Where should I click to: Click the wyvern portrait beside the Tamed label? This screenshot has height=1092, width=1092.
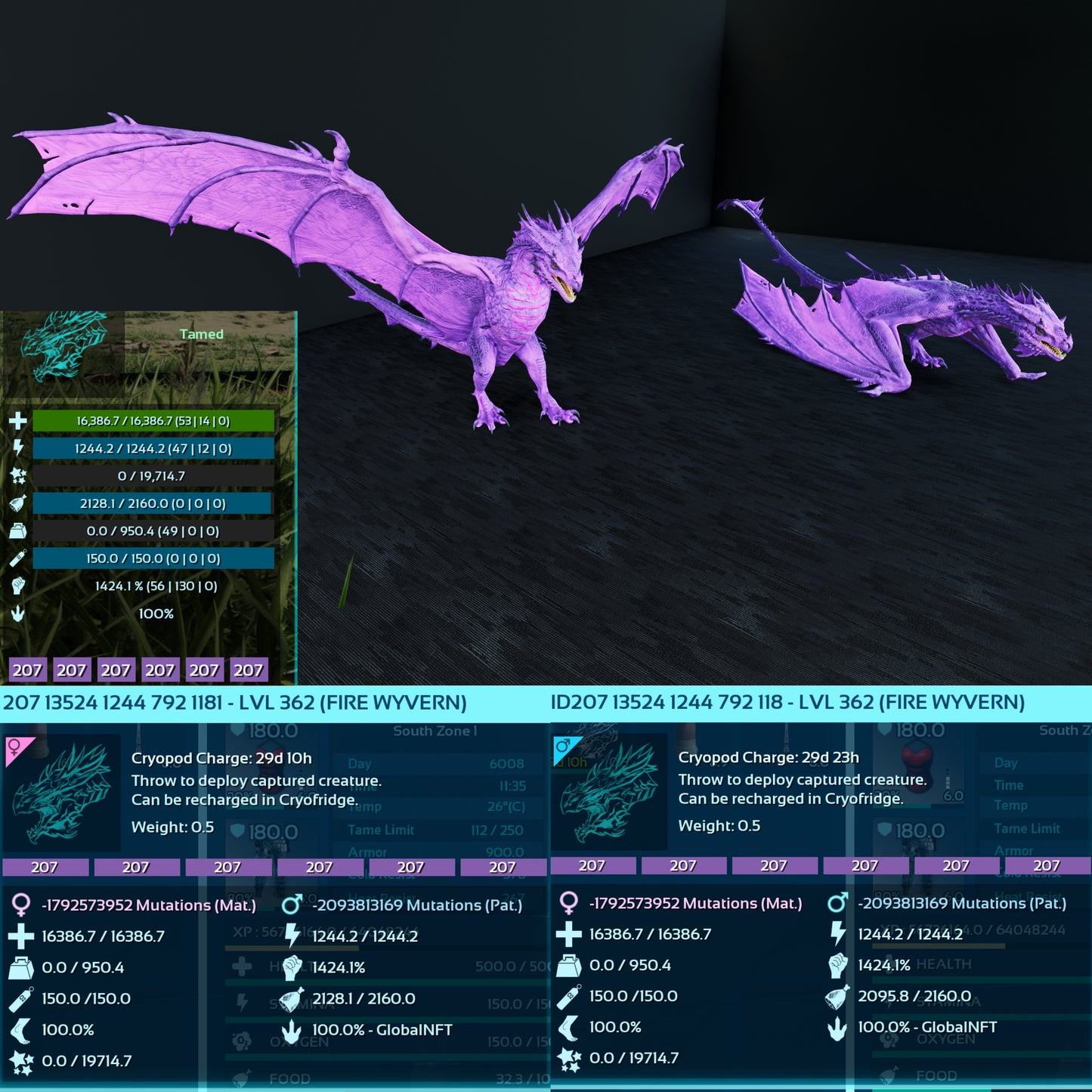point(62,345)
